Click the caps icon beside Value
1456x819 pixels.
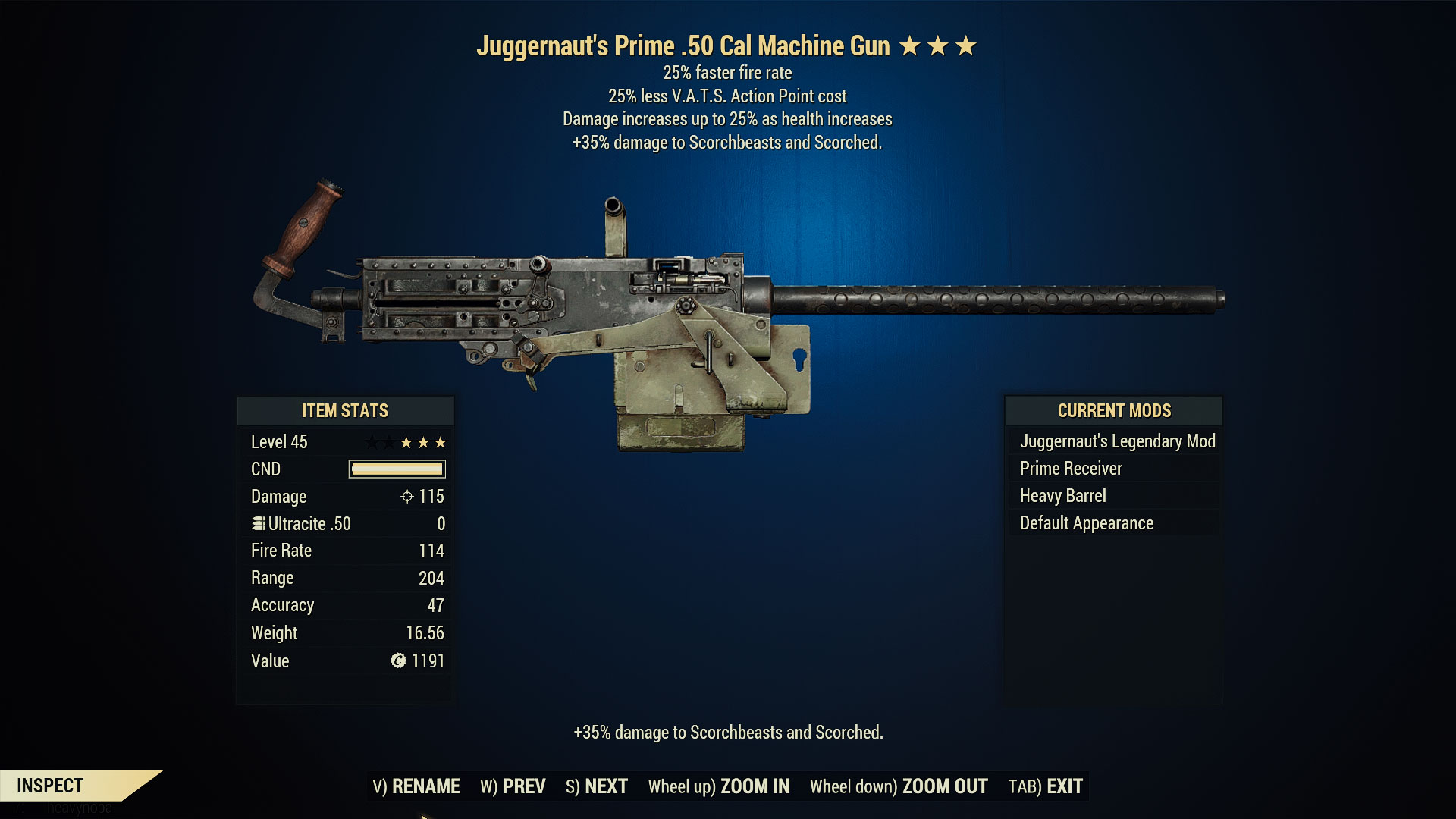397,661
